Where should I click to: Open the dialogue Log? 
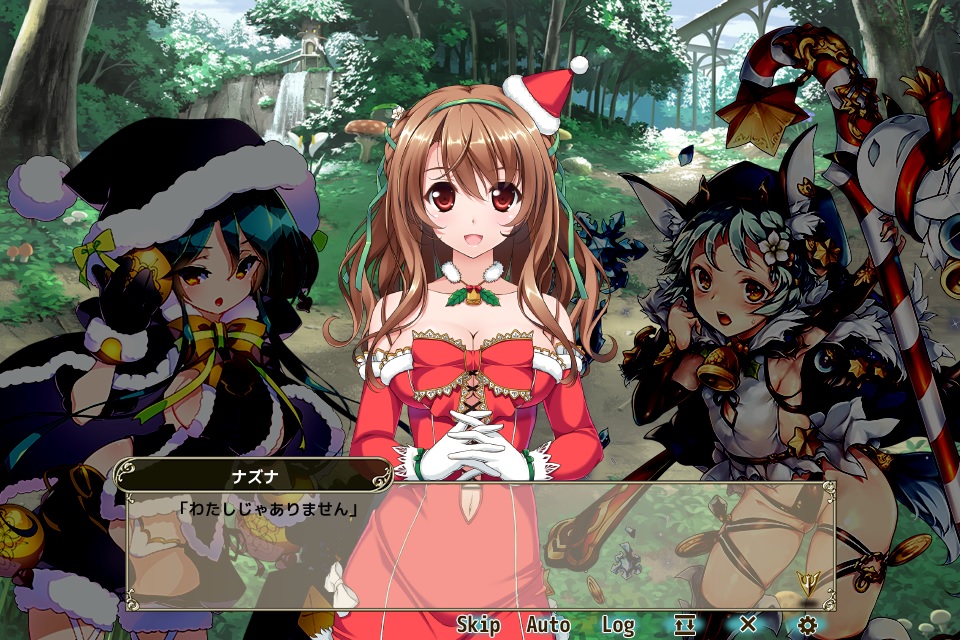click(618, 625)
